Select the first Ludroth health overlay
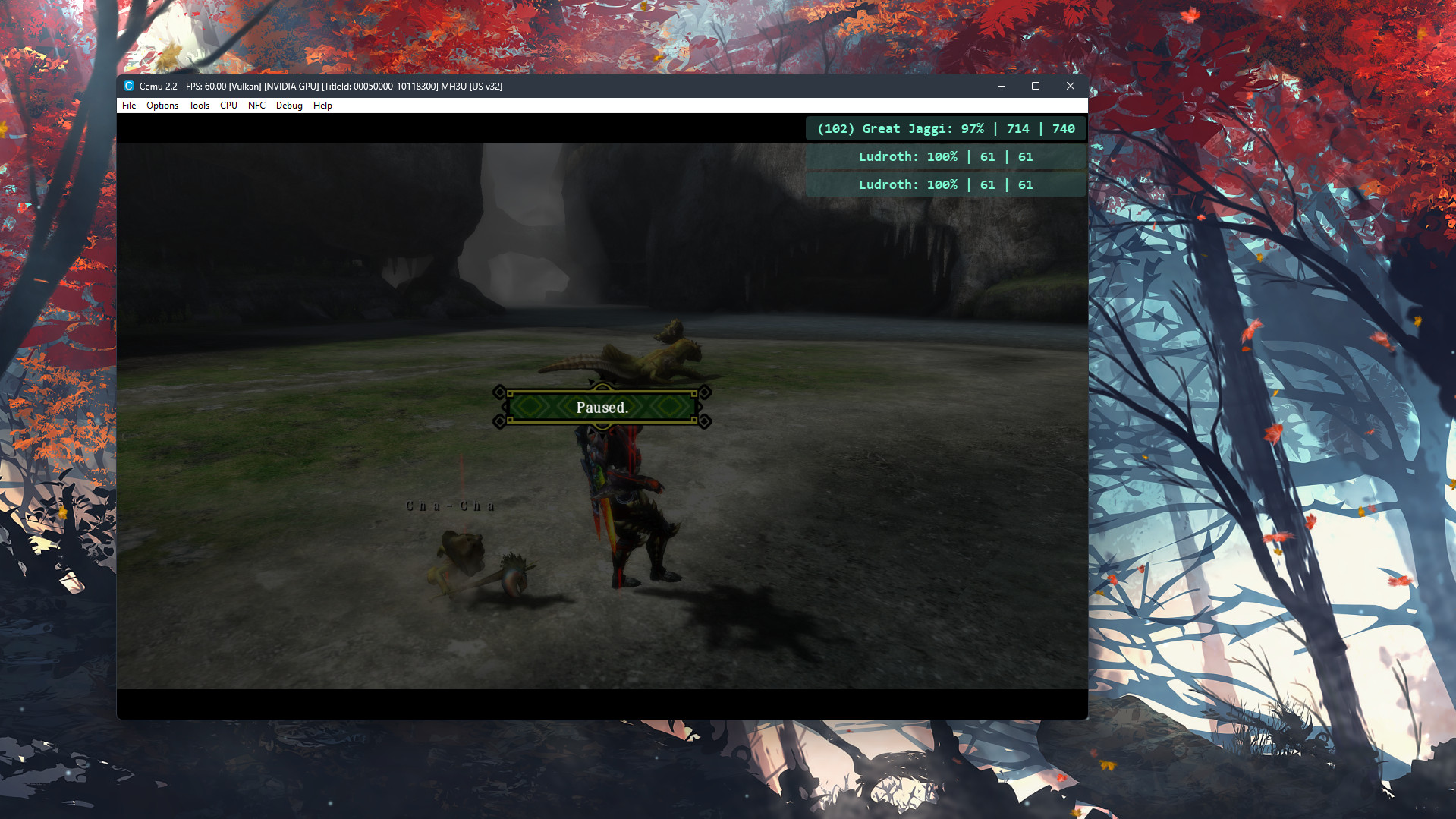This screenshot has width=1456, height=819. pos(945,156)
